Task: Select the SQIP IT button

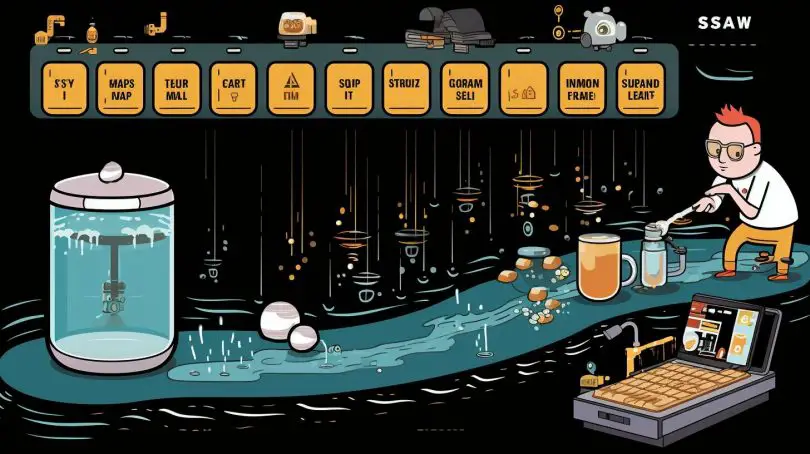Action: (x=350, y=89)
